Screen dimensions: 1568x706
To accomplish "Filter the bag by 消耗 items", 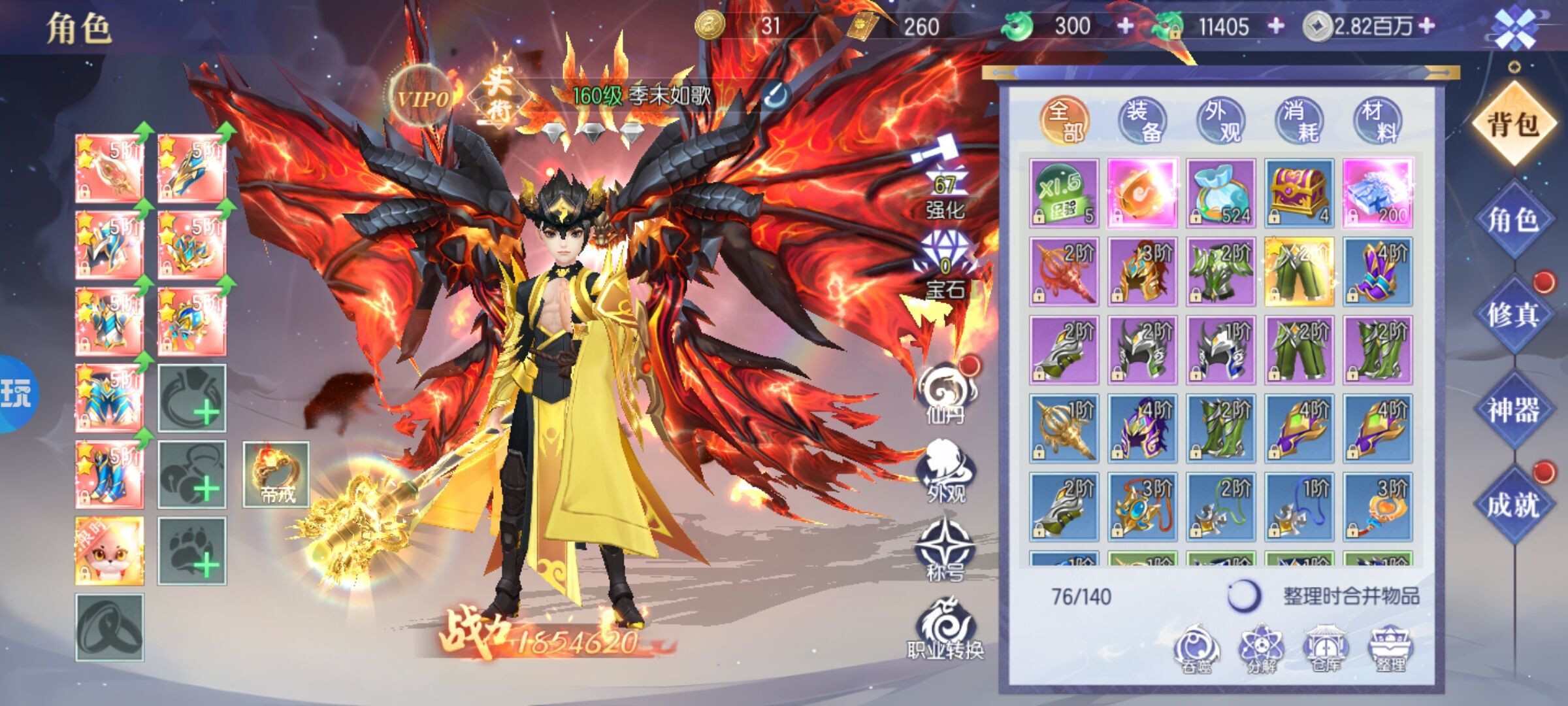I will click(x=1299, y=121).
